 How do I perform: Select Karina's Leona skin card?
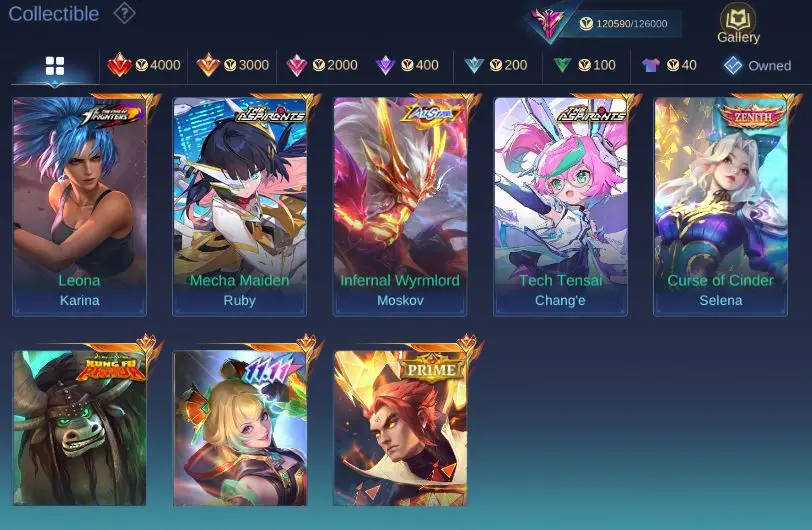[x=80, y=205]
